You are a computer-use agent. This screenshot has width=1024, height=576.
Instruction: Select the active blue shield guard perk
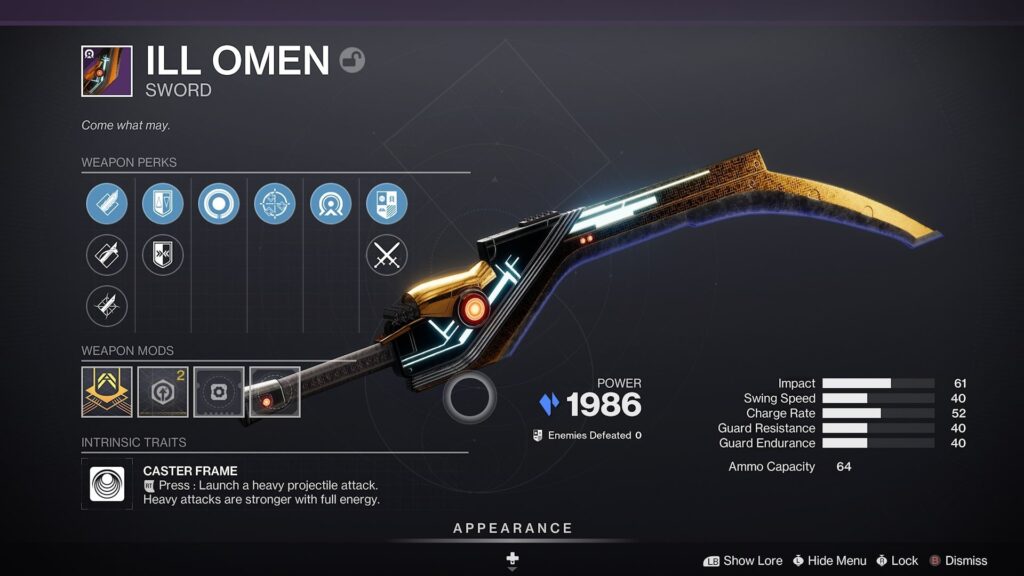point(162,203)
